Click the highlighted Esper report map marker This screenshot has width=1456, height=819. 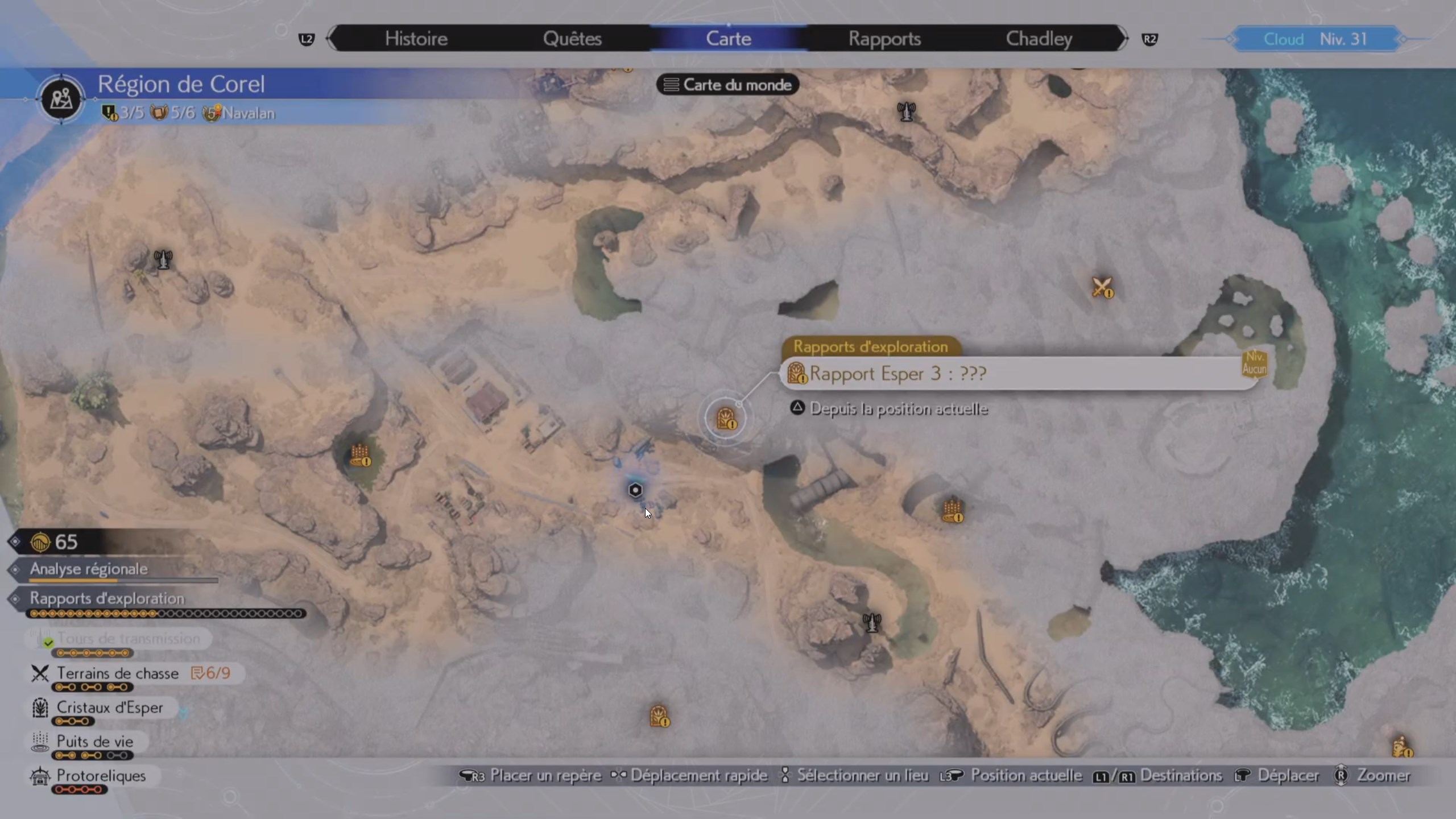click(x=726, y=419)
